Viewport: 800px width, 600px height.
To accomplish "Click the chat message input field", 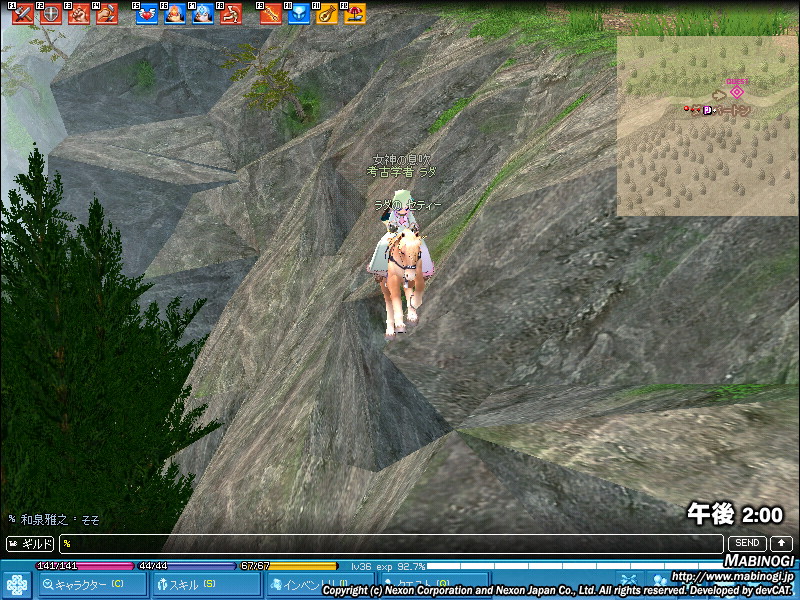I will click(x=390, y=544).
